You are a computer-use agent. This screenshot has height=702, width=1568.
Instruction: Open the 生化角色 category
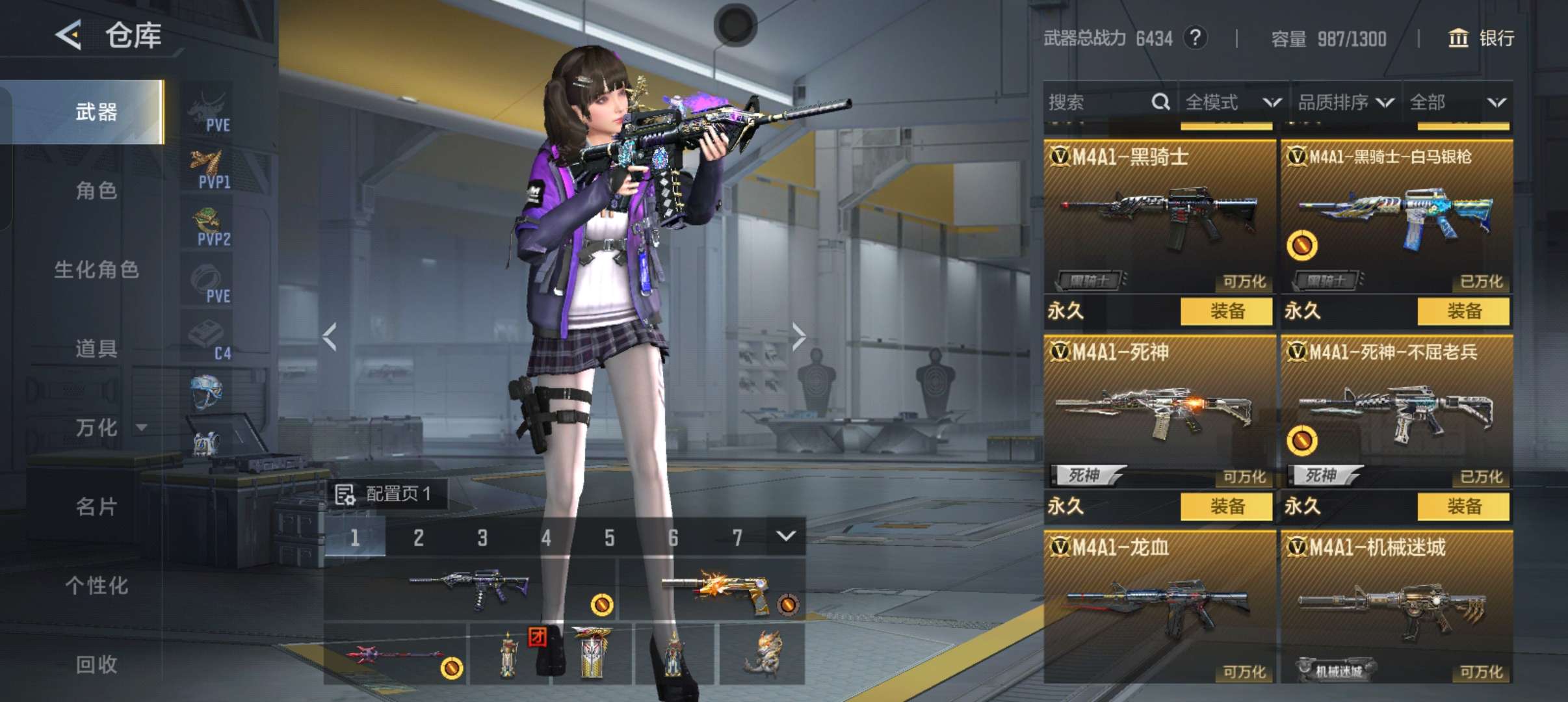(x=96, y=270)
